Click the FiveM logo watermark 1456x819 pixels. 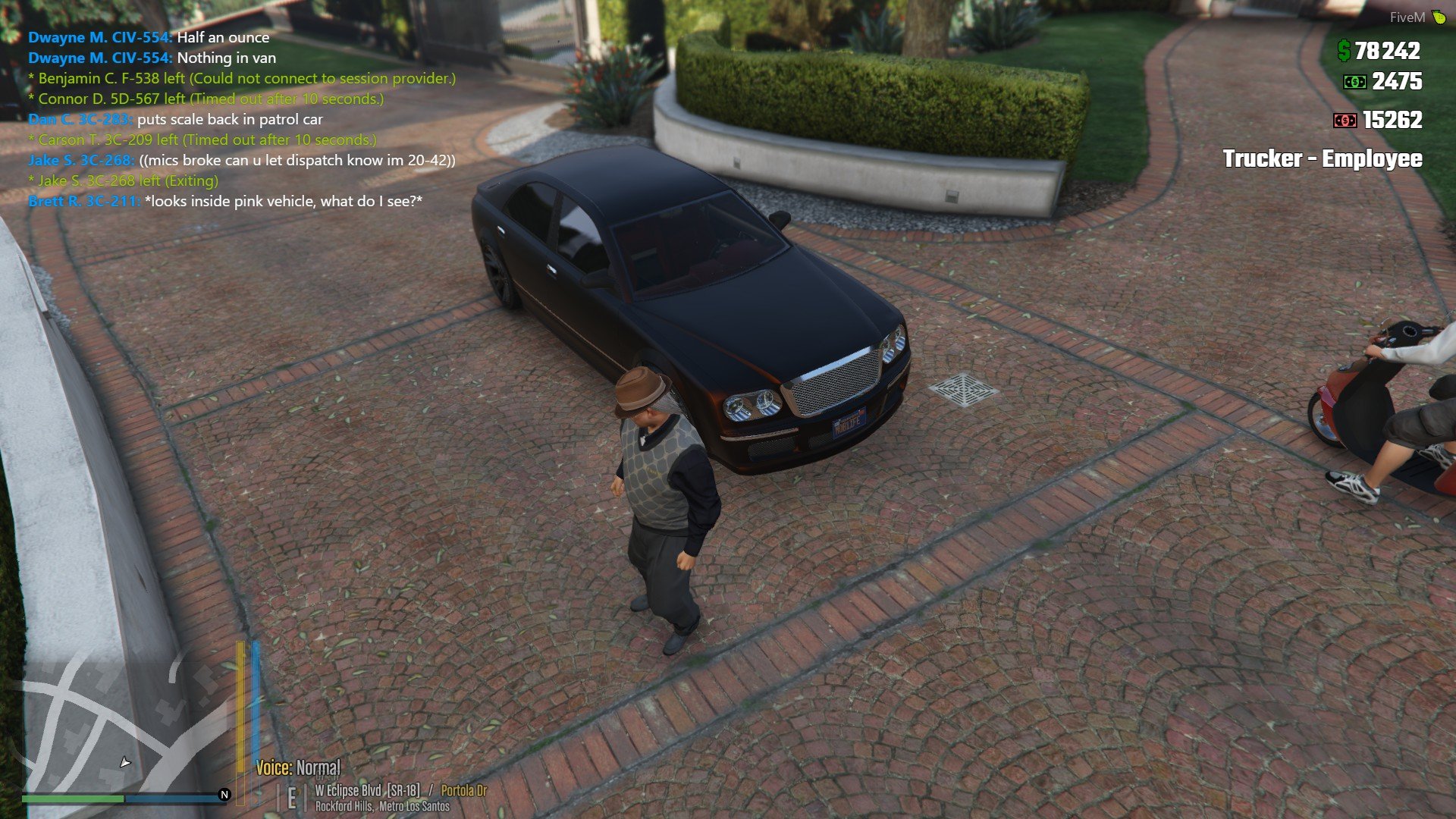tap(1417, 17)
